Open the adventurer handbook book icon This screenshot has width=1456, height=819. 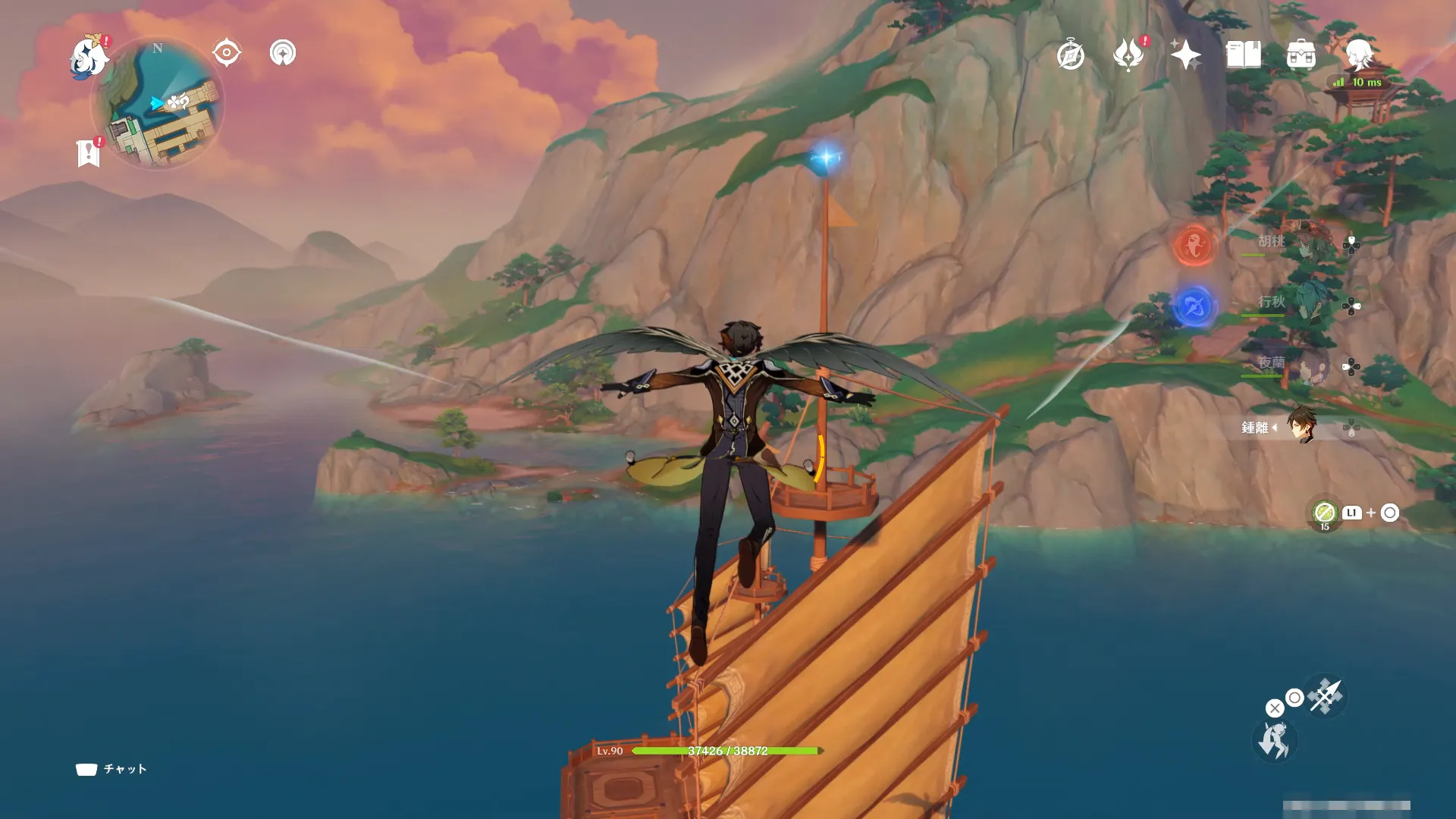[x=1243, y=55]
